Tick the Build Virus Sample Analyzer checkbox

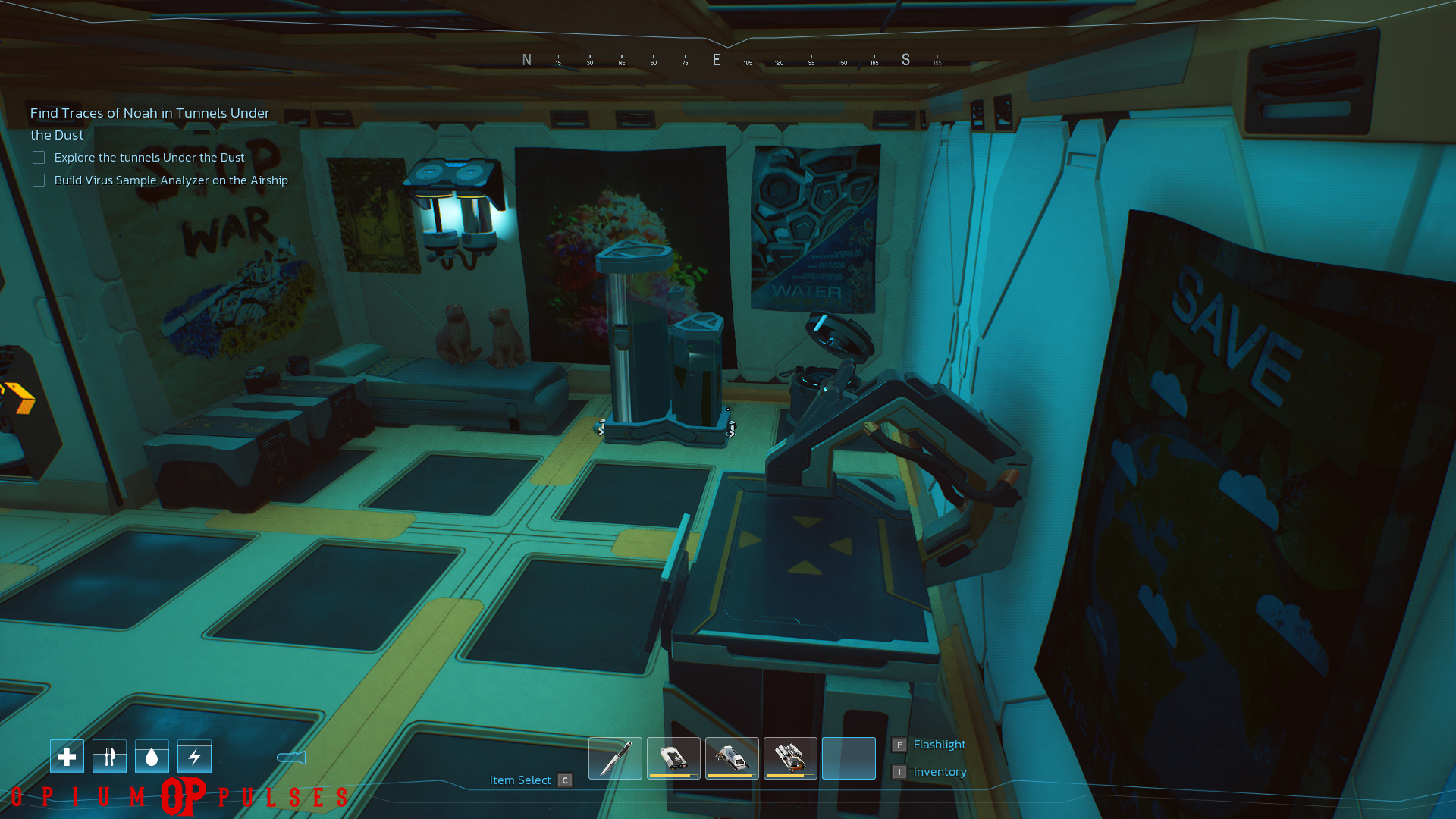click(39, 180)
